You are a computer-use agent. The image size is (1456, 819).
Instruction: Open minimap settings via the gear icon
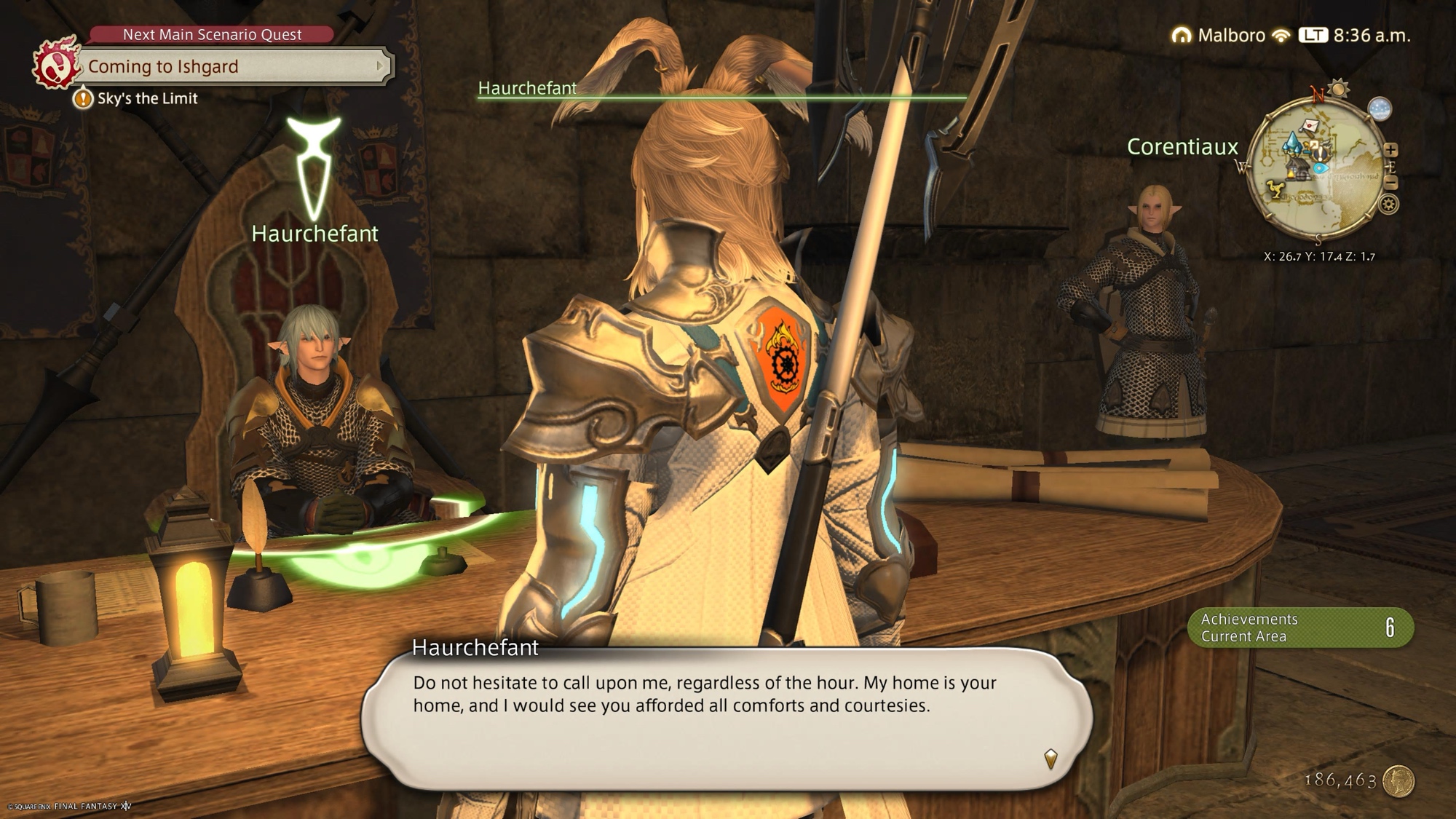[x=1388, y=205]
